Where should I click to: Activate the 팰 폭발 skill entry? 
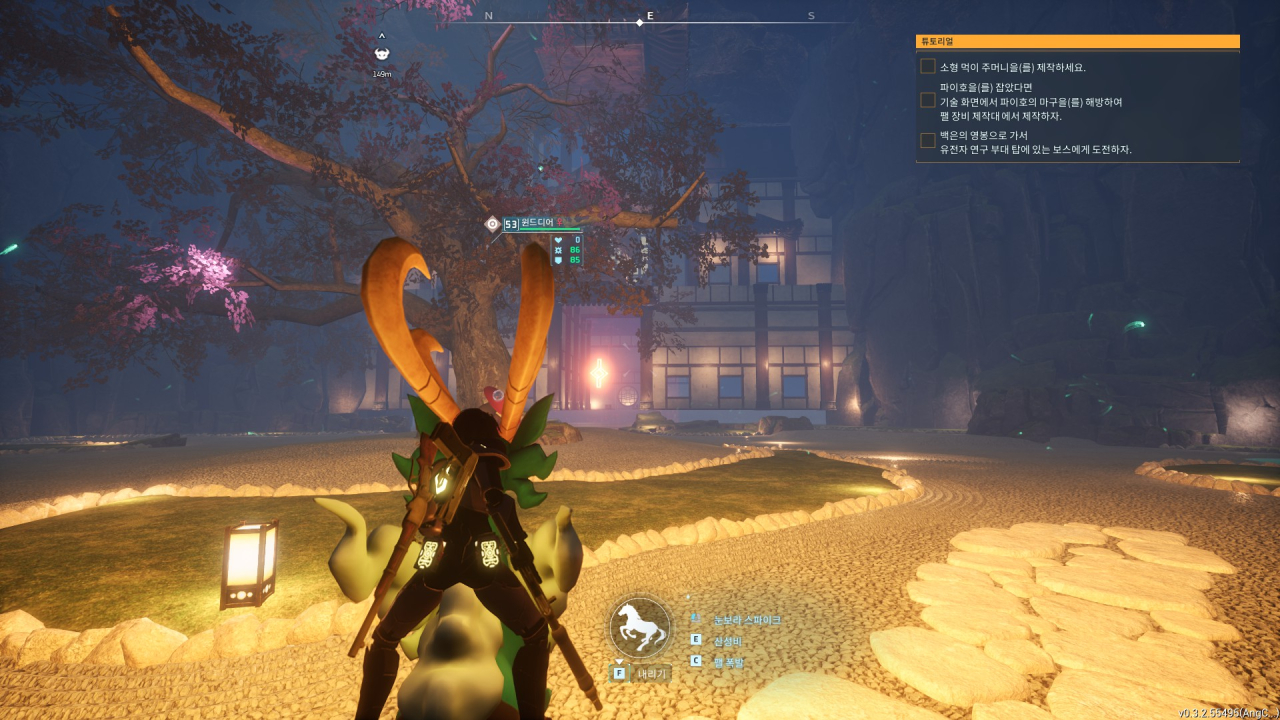coord(728,661)
